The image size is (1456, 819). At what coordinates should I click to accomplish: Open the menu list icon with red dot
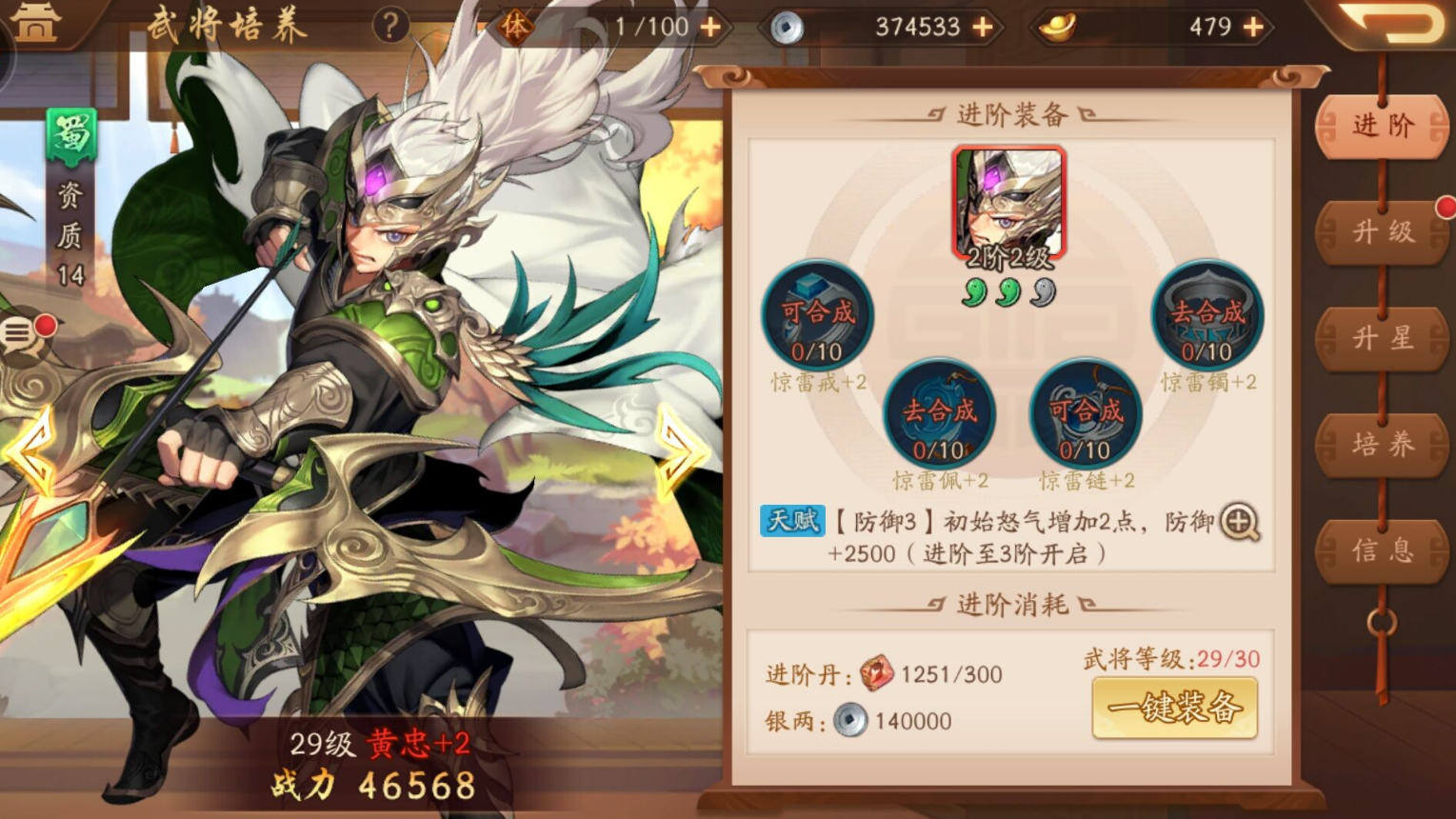(x=19, y=330)
